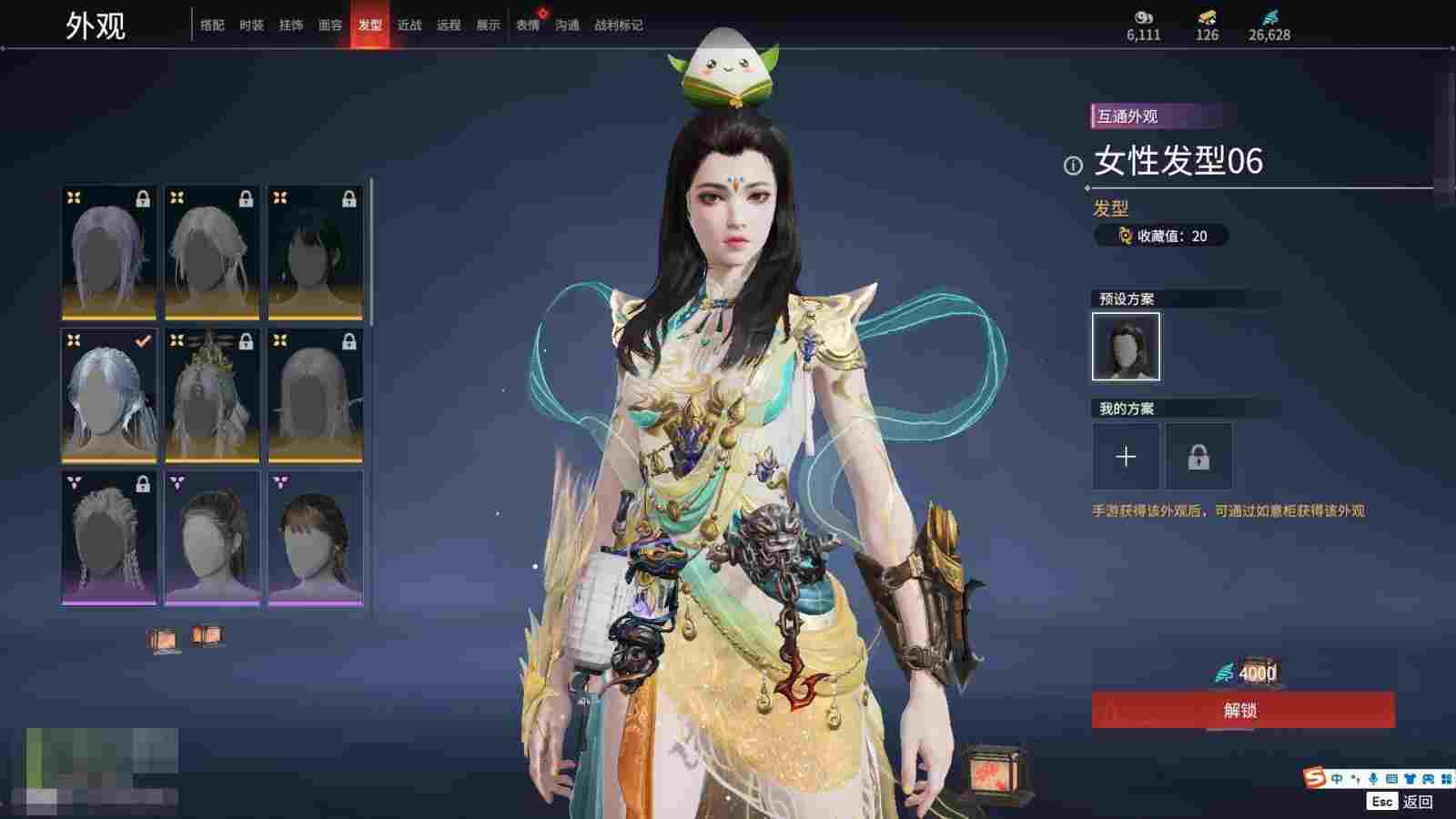1456x819 pixels.
Task: Add a new scheme under 我的方案
Action: coord(1126,456)
